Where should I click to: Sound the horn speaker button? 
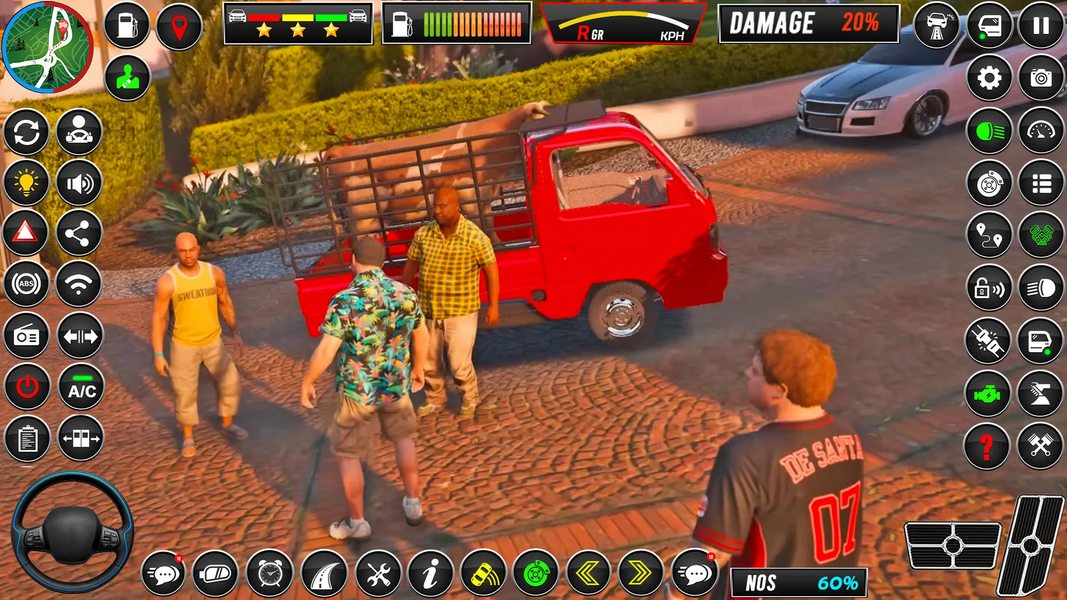(79, 182)
